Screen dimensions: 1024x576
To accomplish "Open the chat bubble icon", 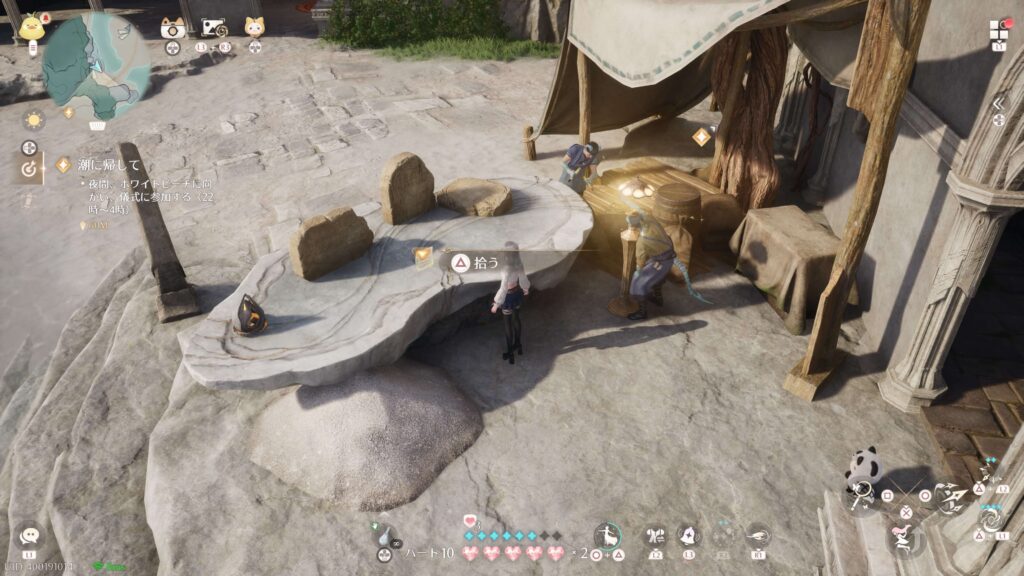I will pyautogui.click(x=29, y=537).
